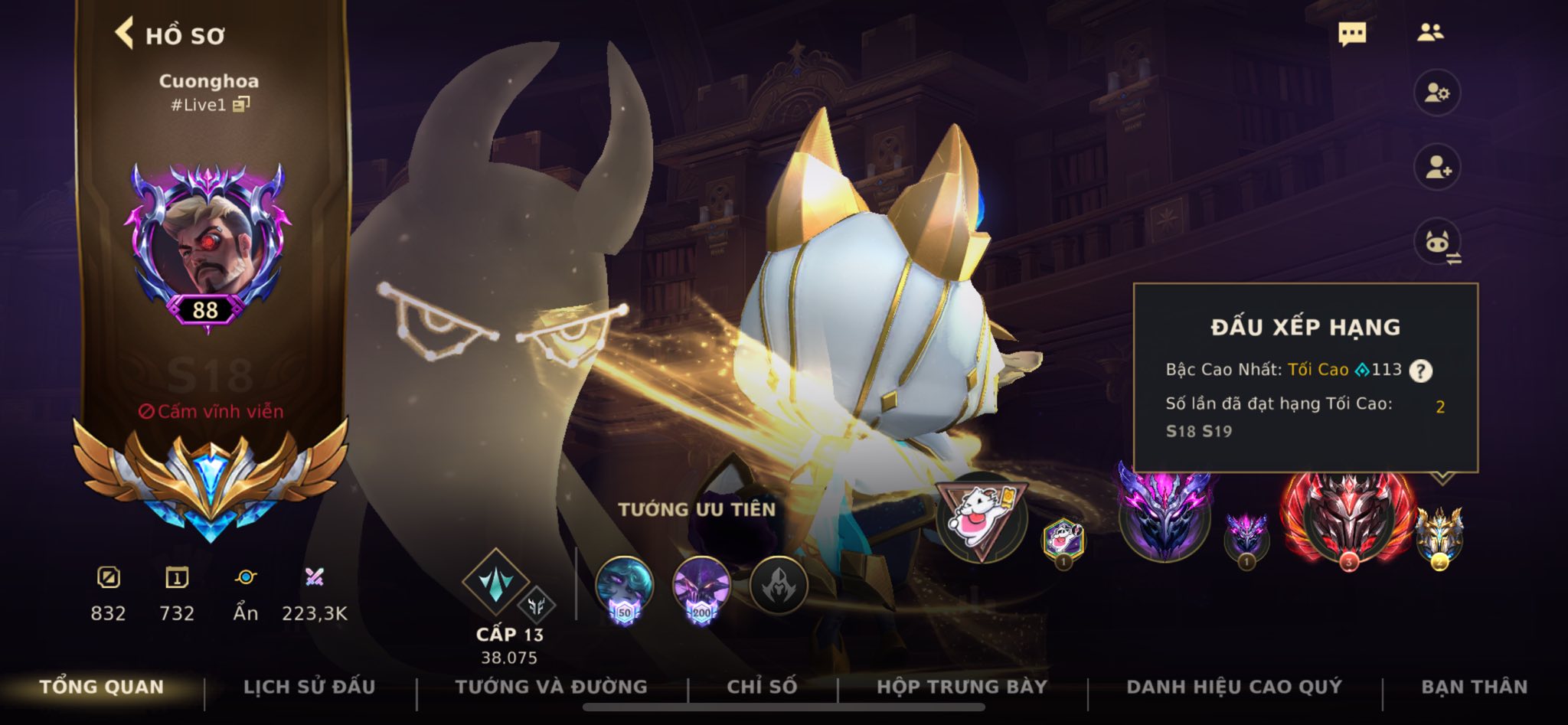The width and height of the screenshot is (1568, 725).
Task: Switch to the Lịch Sử Đấu tab
Action: click(x=309, y=687)
